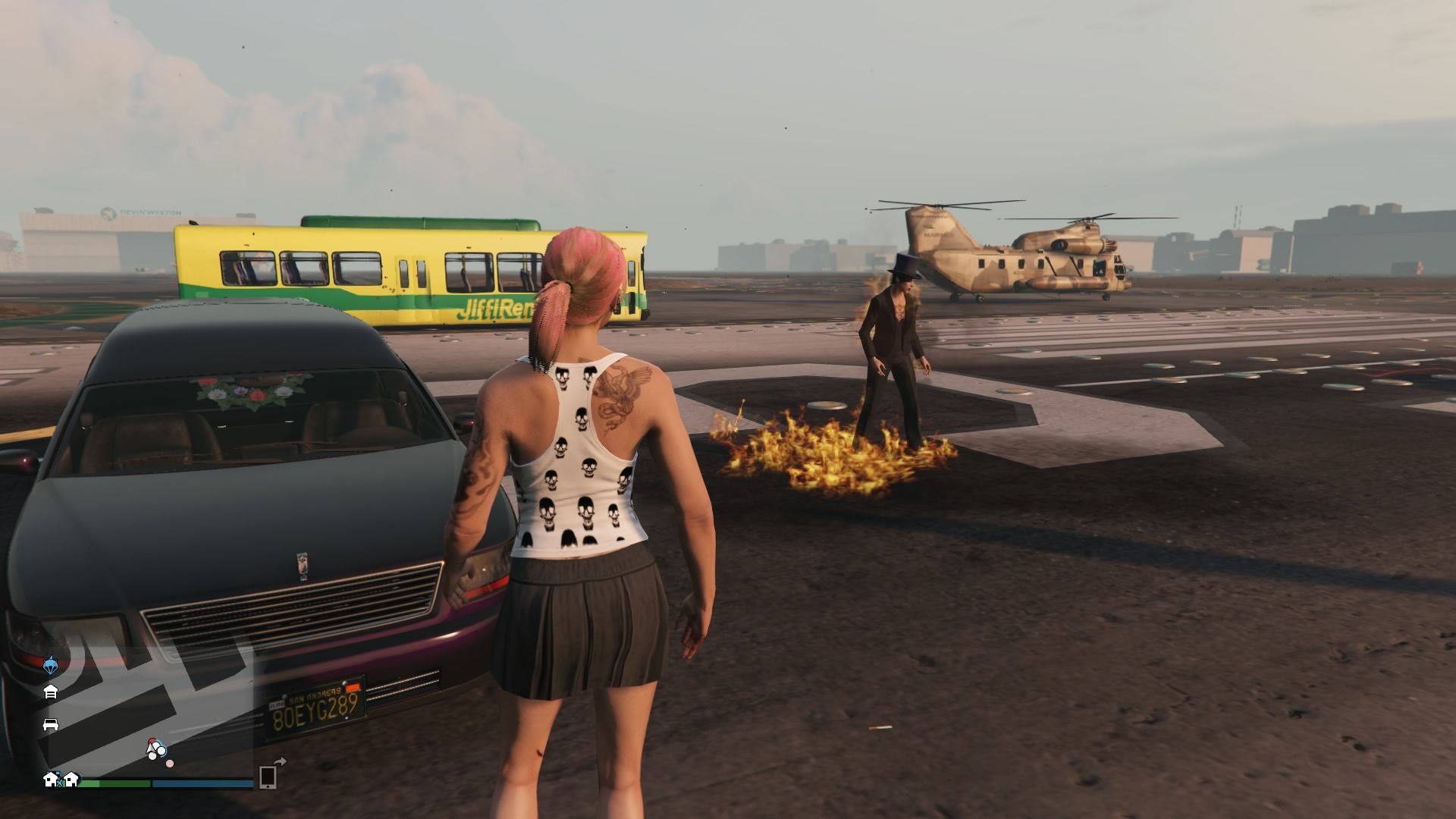Select the personal vehicle icon on the minimap
This screenshot has height=819, width=1456.
52,726
